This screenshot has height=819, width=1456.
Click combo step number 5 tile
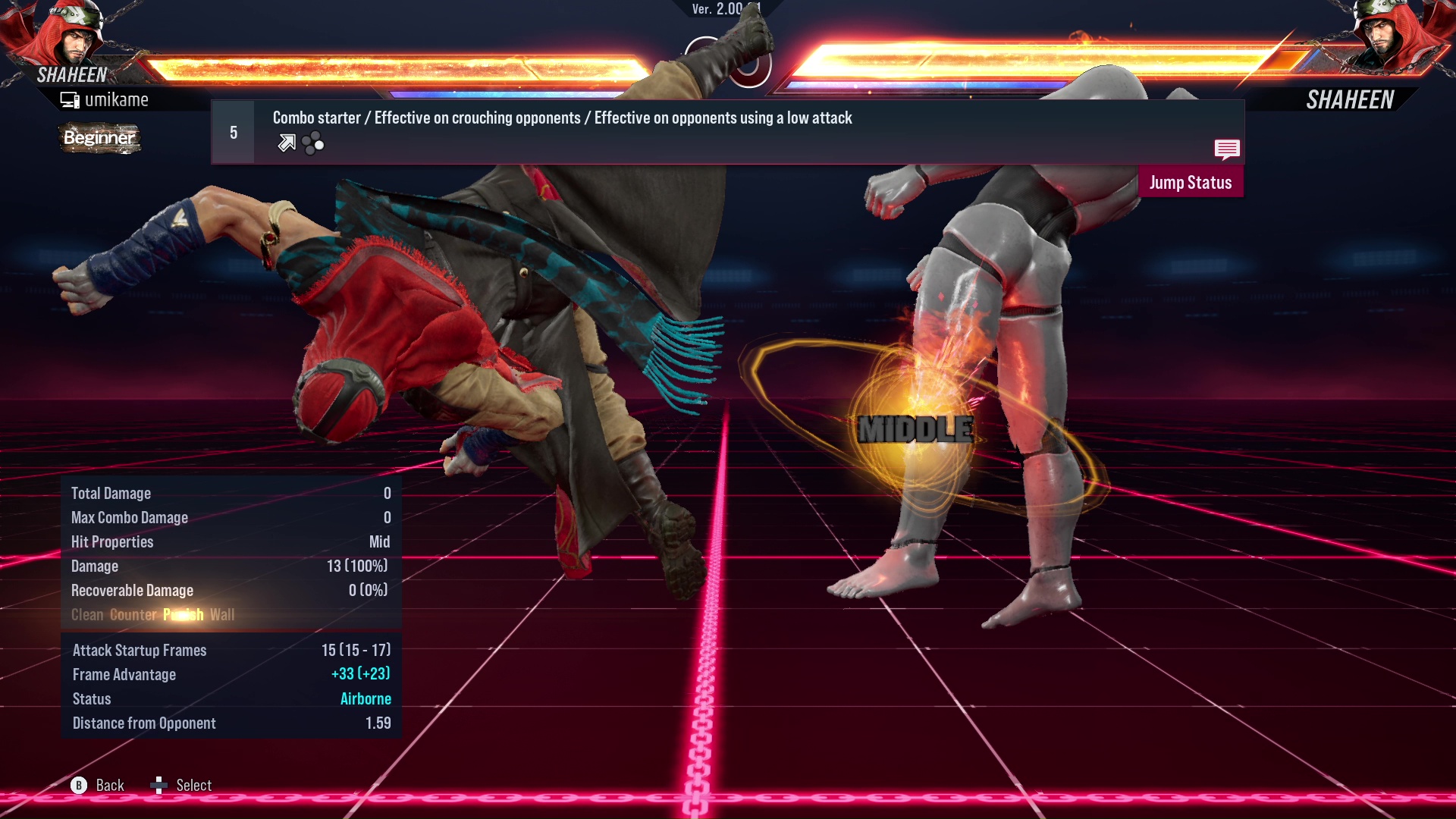[x=233, y=131]
